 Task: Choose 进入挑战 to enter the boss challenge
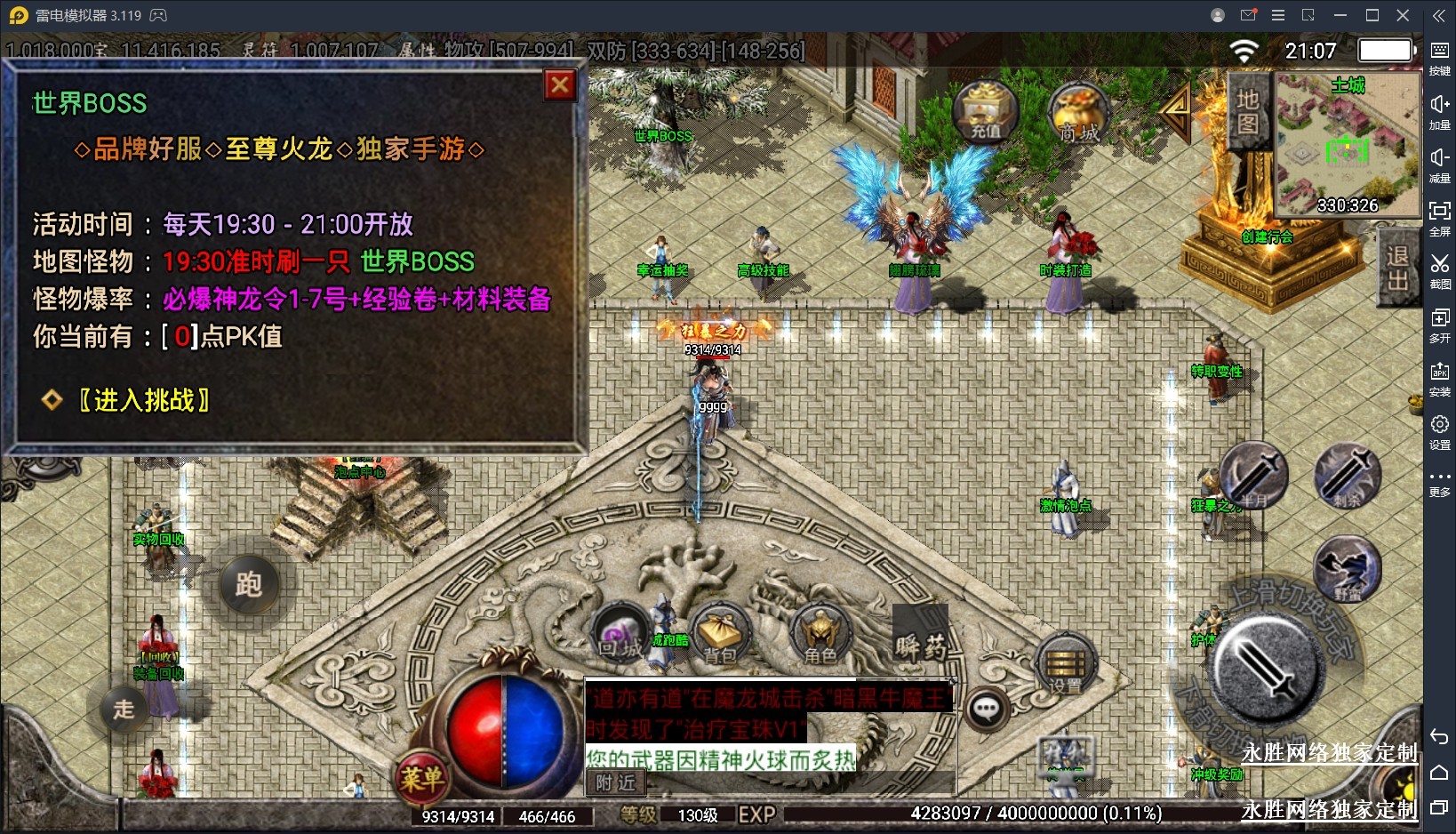(143, 400)
